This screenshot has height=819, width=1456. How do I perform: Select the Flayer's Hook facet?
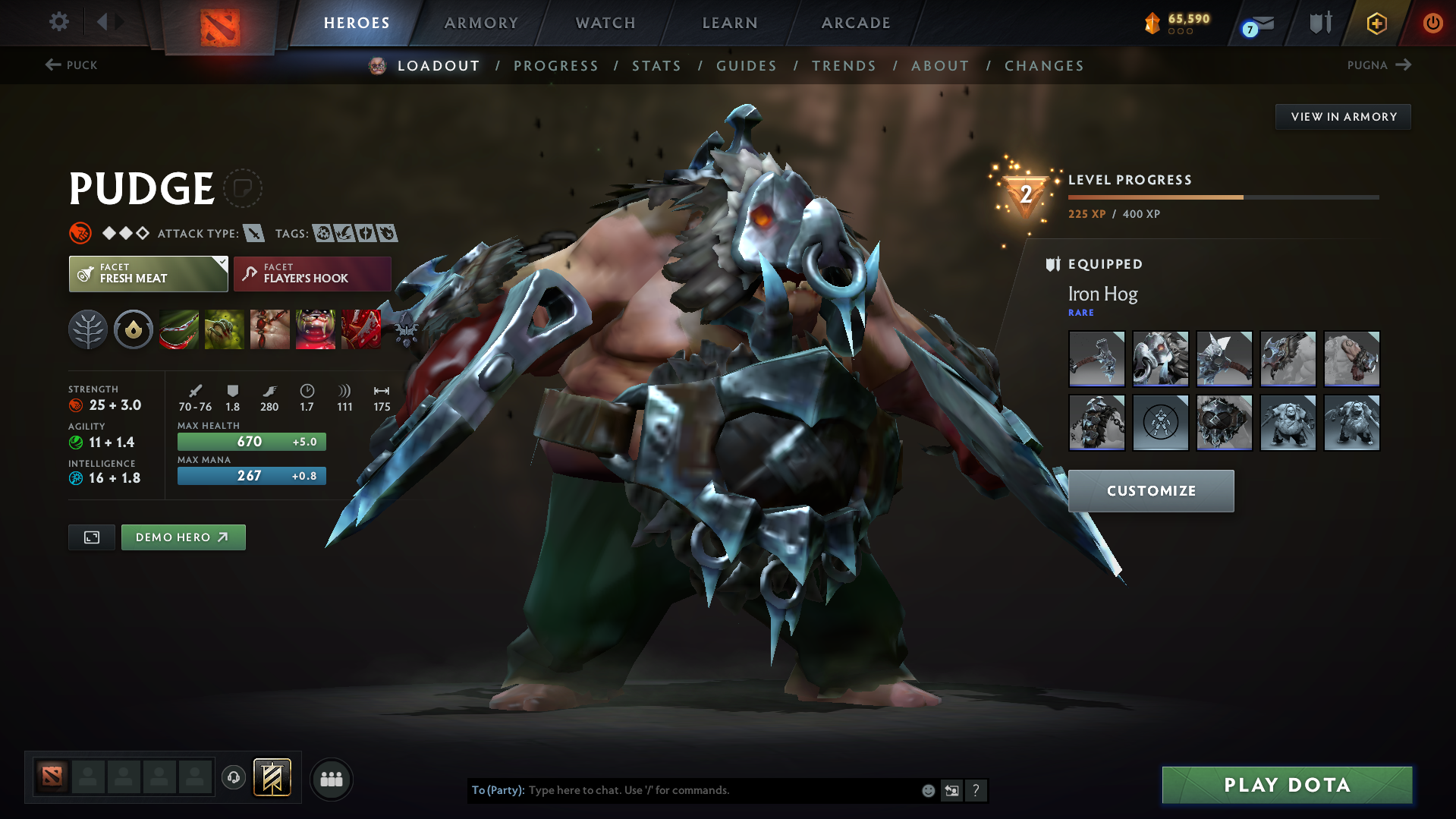point(312,273)
